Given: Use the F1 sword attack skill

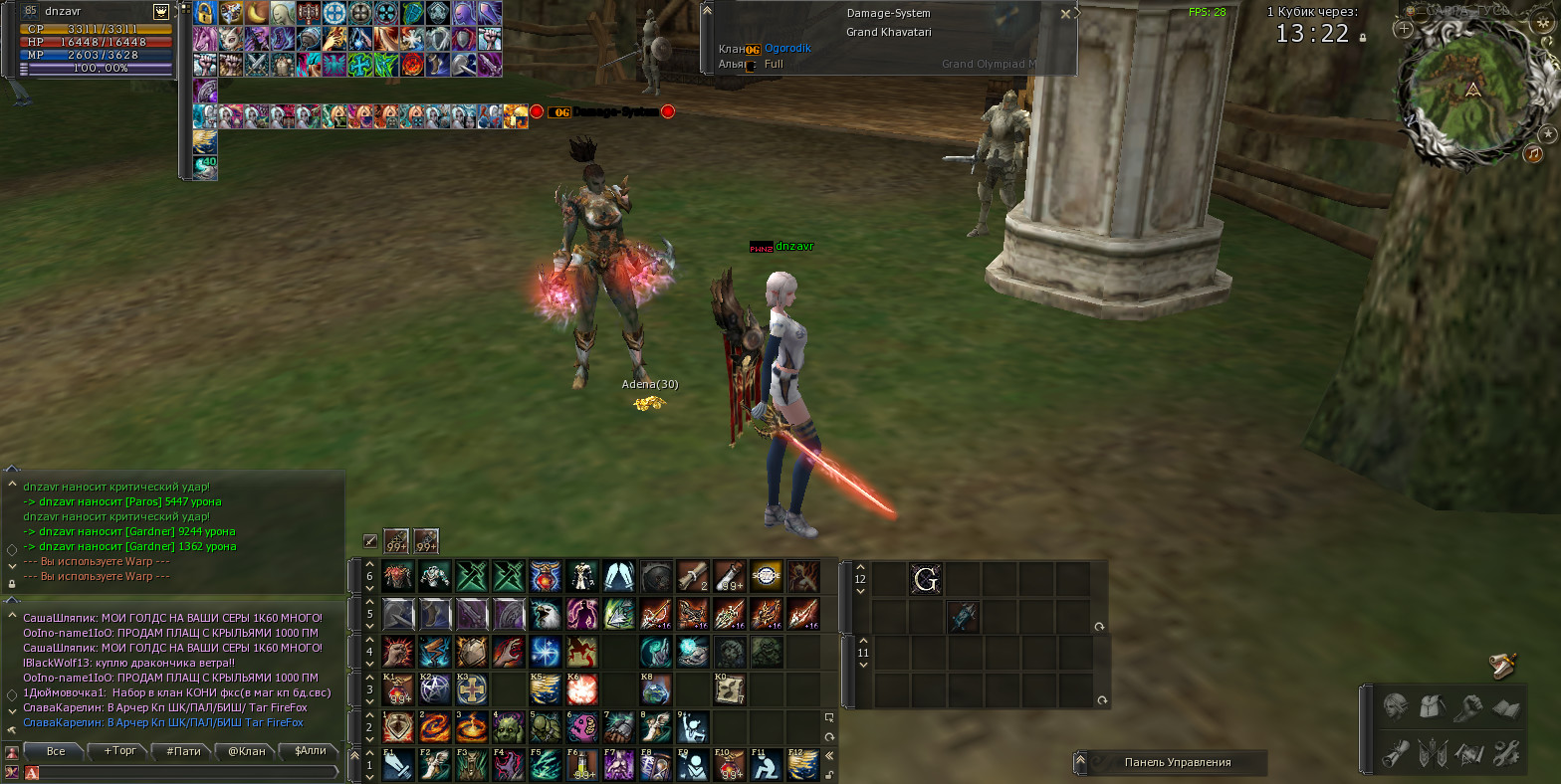Looking at the screenshot, I should pos(398,764).
